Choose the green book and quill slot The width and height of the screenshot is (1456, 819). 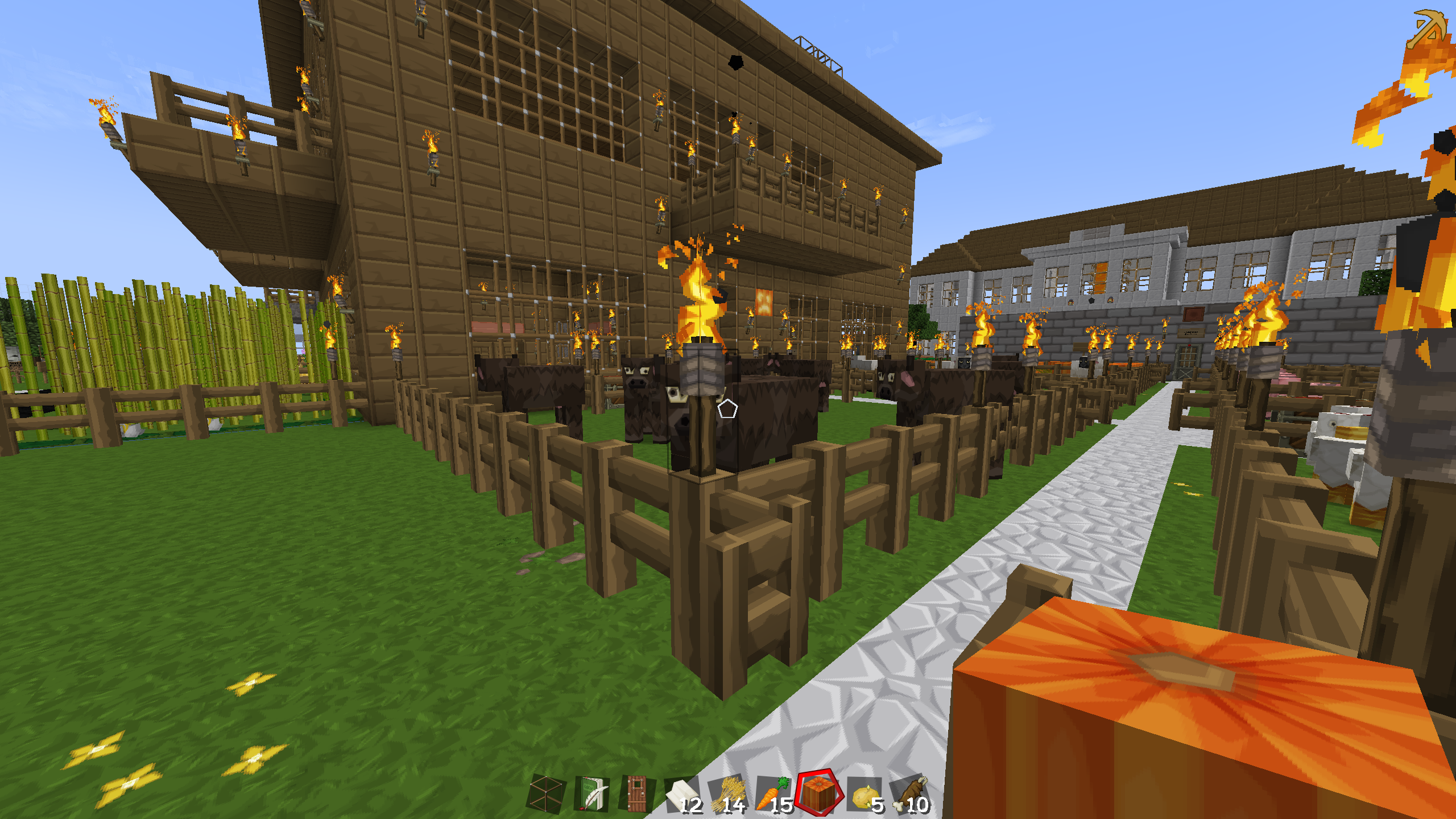pos(591,794)
